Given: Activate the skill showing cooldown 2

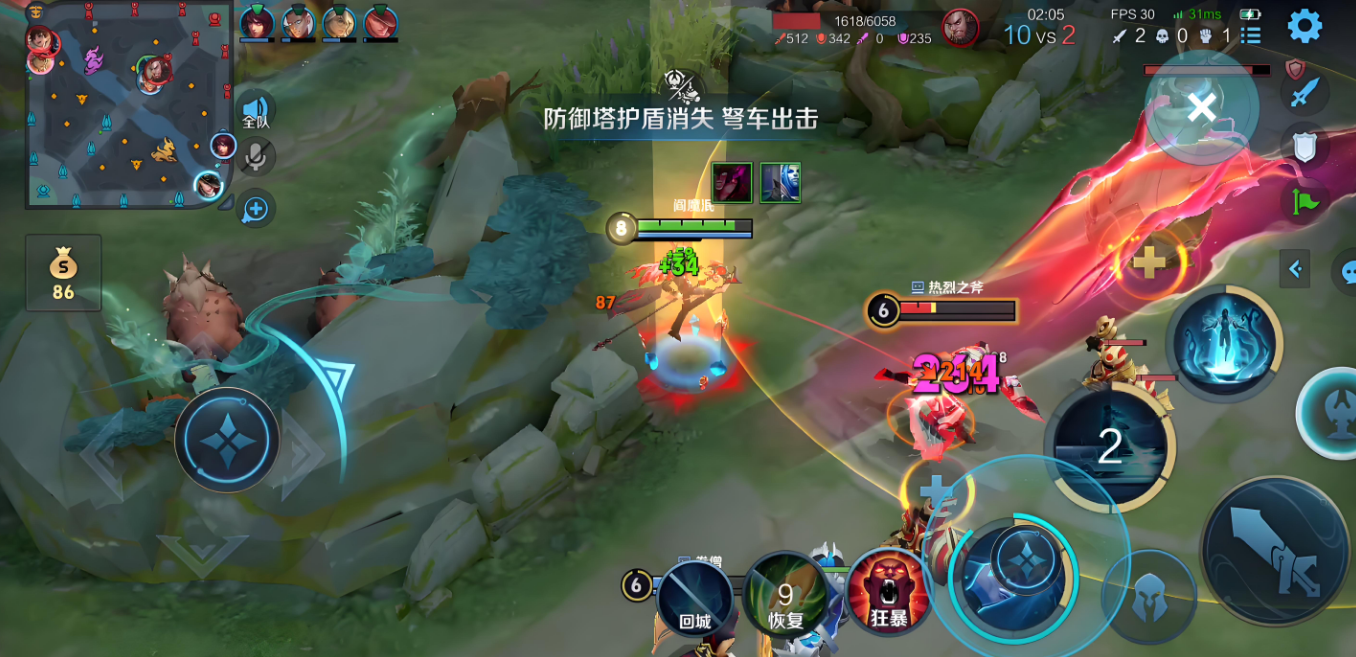Looking at the screenshot, I should (1110, 447).
